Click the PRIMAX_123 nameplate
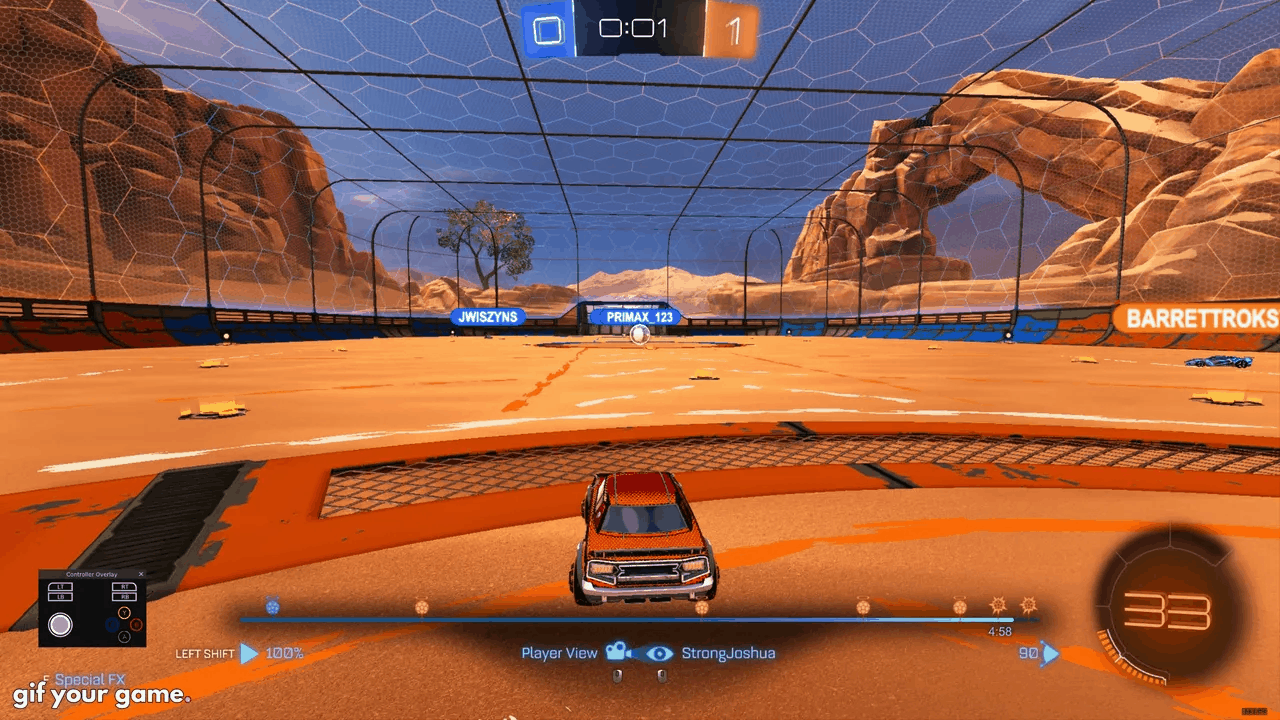This screenshot has height=720, width=1280. 637,316
